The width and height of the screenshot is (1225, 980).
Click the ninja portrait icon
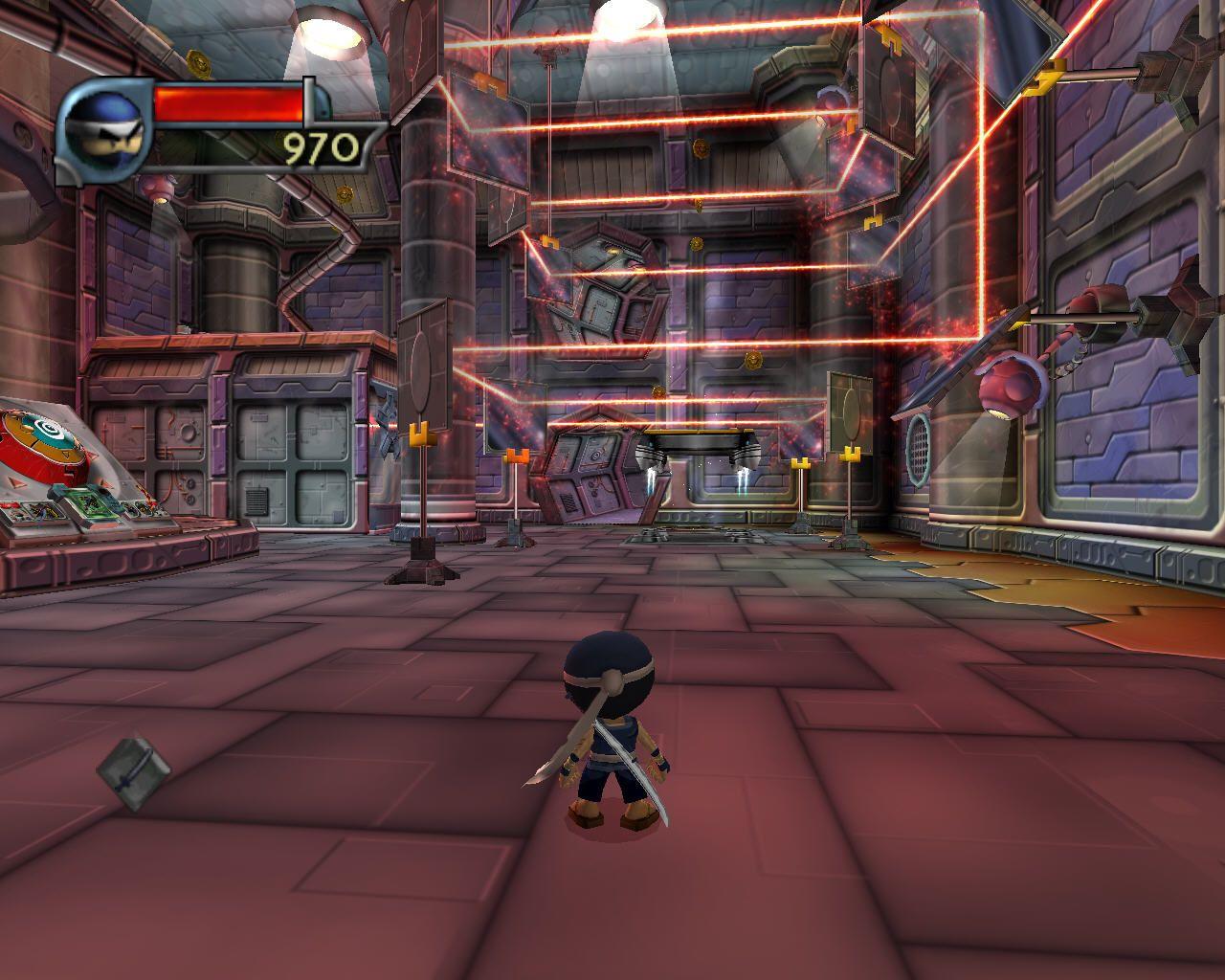(x=102, y=129)
